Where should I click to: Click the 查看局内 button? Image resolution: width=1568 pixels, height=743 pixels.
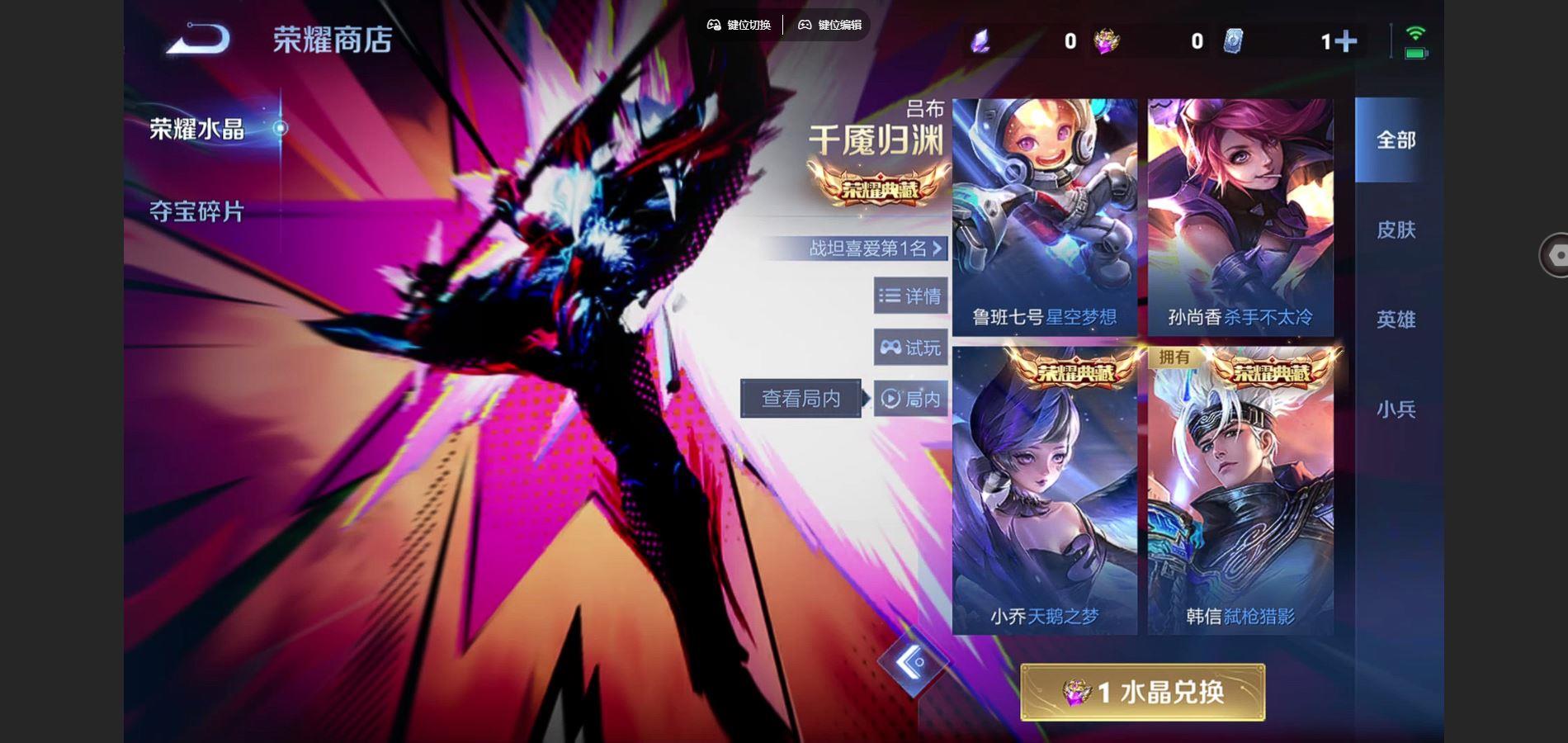pos(799,398)
